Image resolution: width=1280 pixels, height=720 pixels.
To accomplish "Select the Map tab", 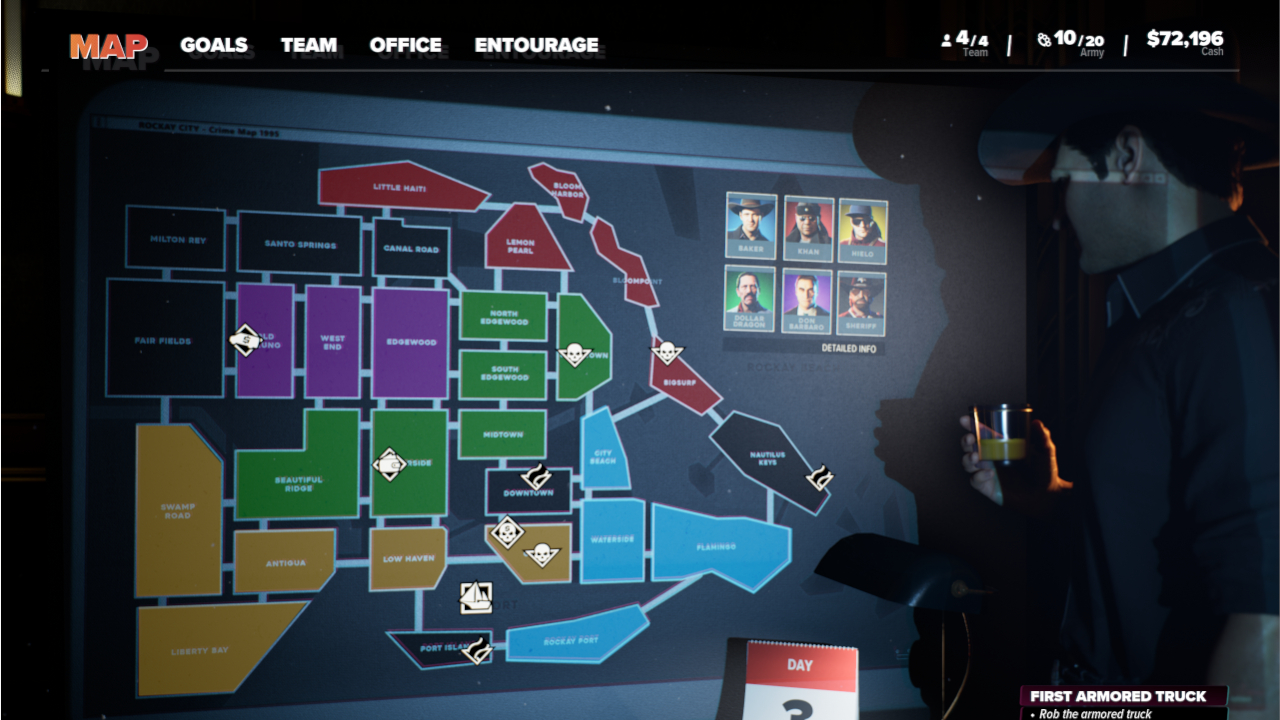I will (x=108, y=46).
